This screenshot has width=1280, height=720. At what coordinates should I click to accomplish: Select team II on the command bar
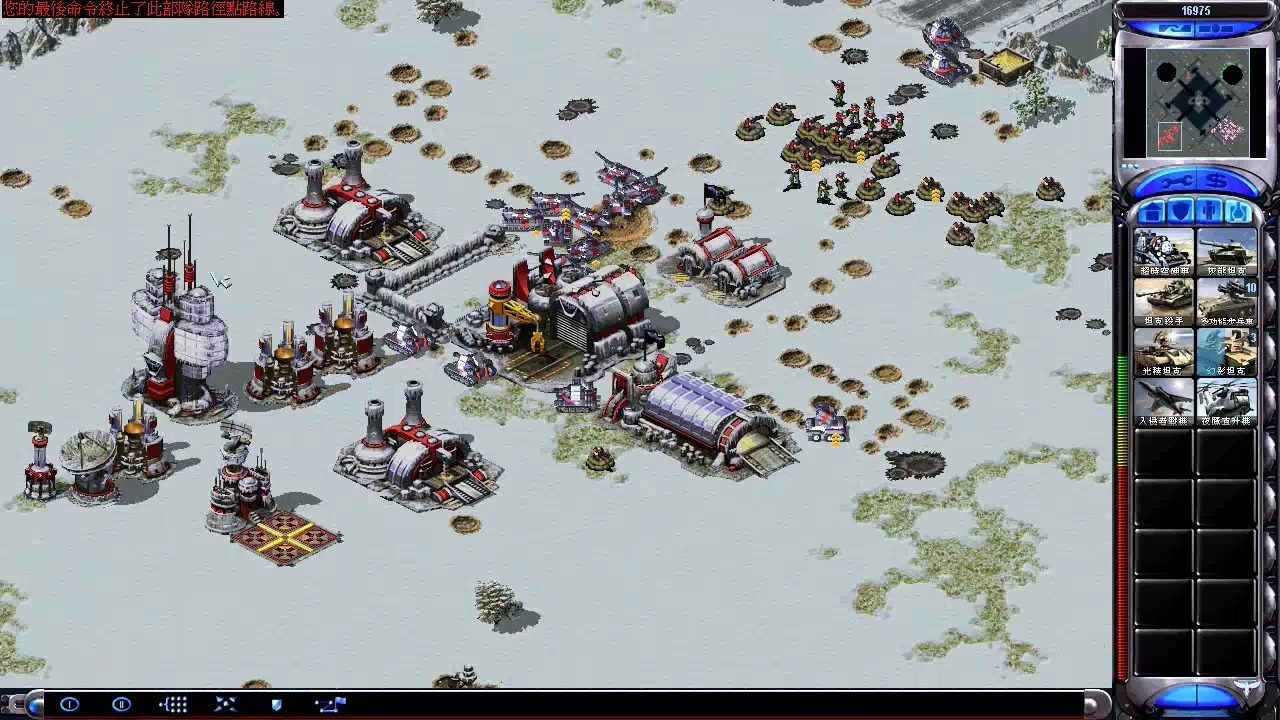[121, 705]
